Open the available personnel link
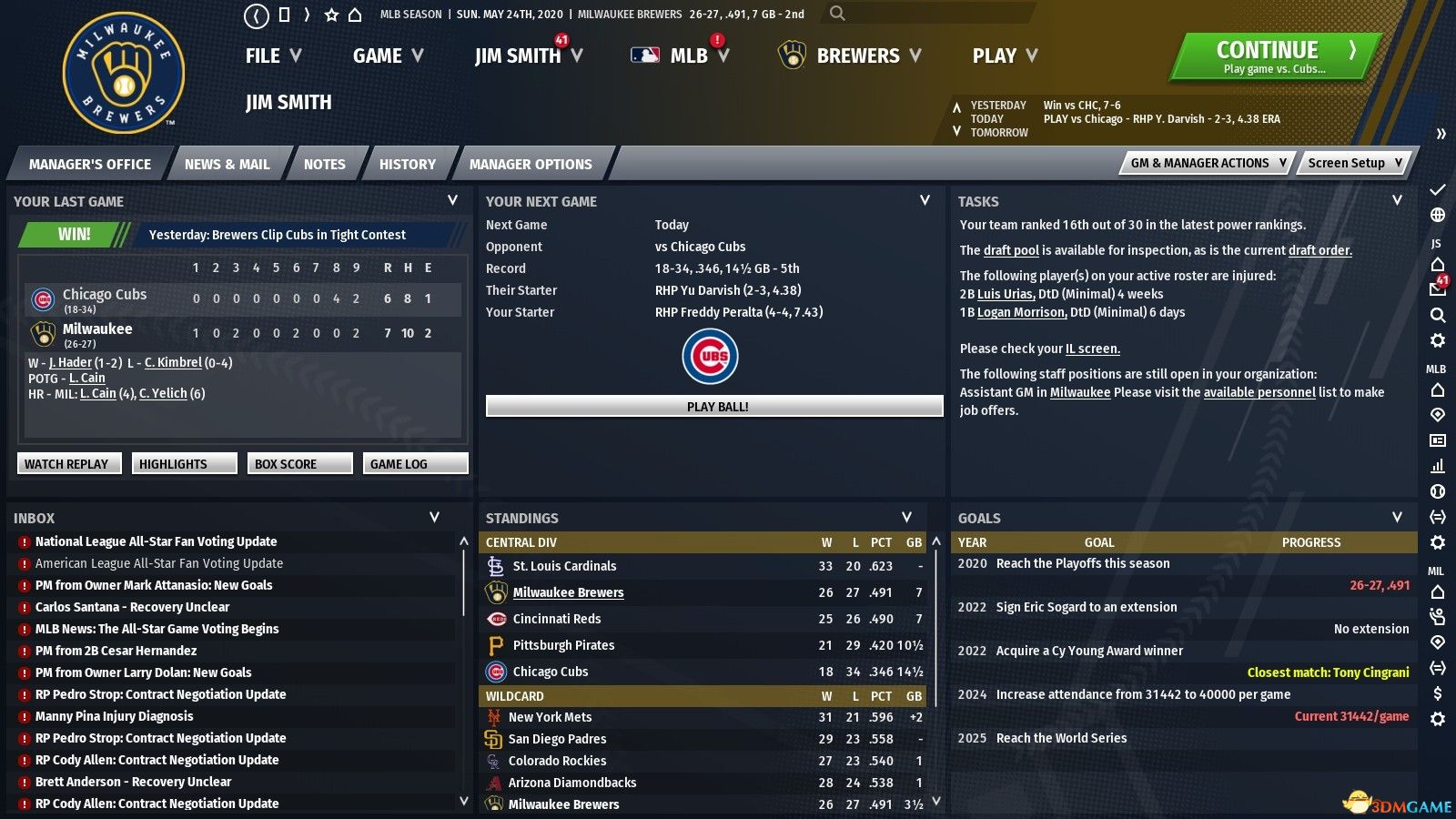 (1259, 392)
